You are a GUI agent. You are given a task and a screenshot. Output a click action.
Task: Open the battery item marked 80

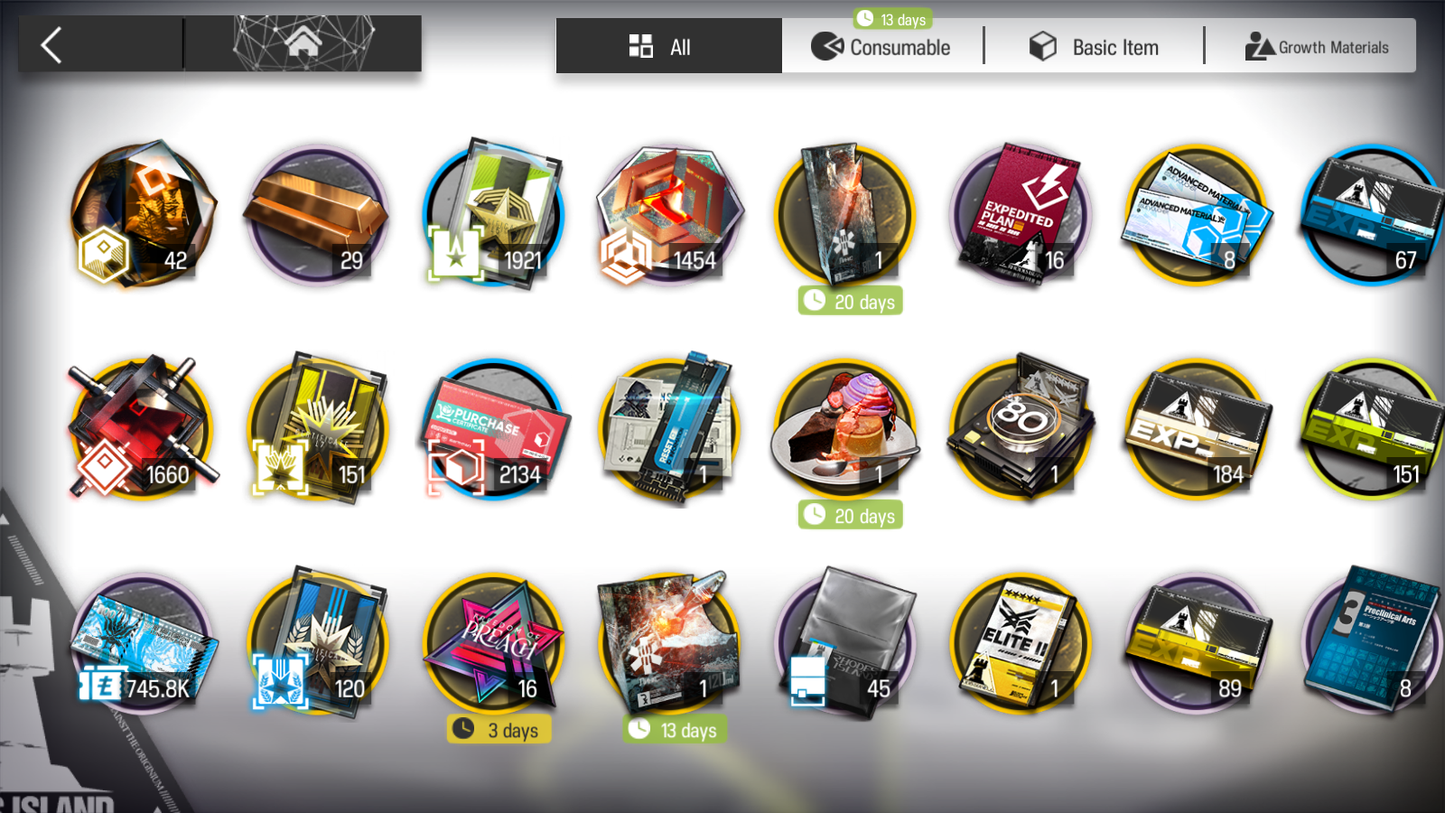[x=1021, y=428]
